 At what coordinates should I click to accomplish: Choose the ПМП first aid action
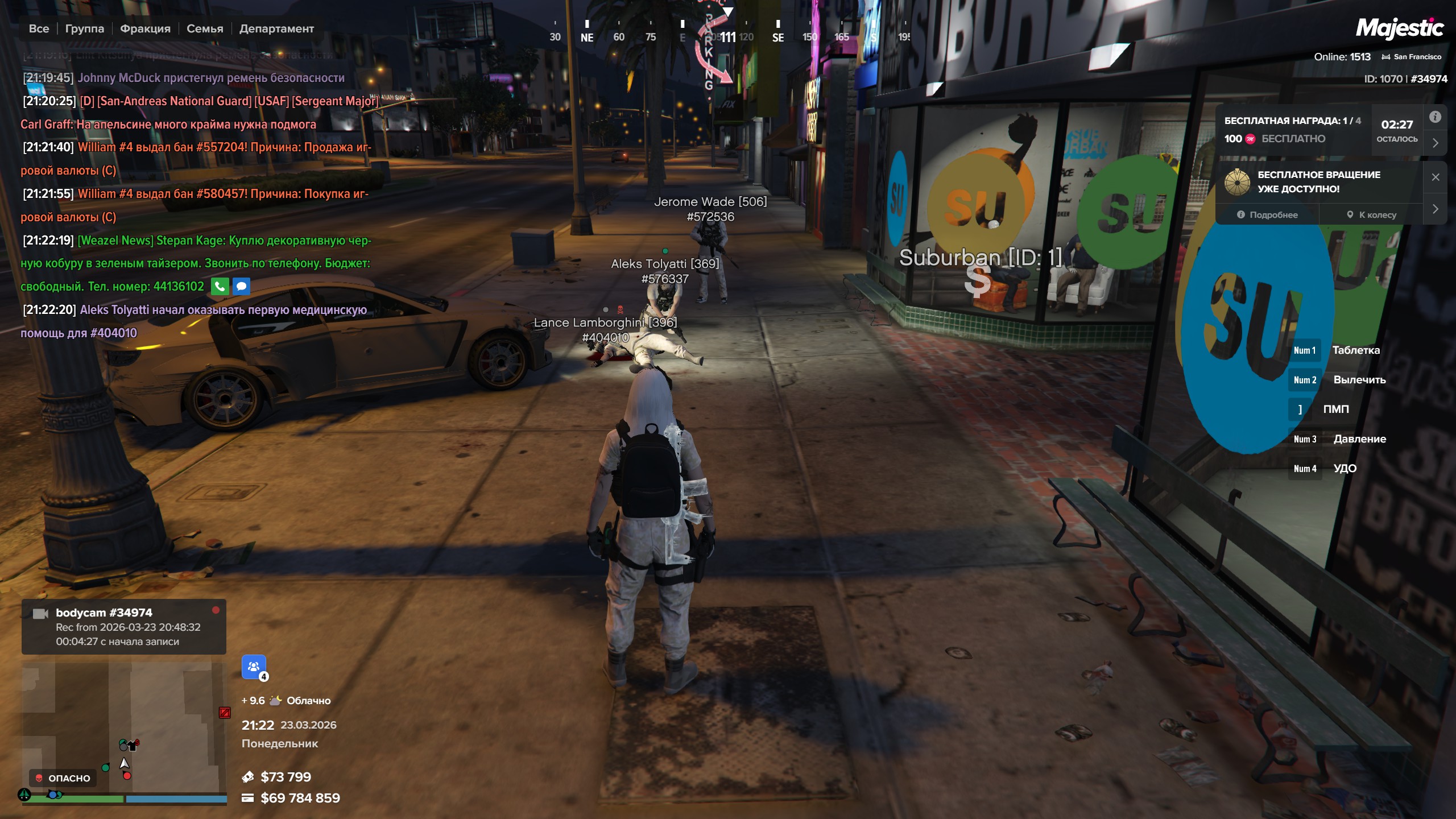pyautogui.click(x=1335, y=409)
